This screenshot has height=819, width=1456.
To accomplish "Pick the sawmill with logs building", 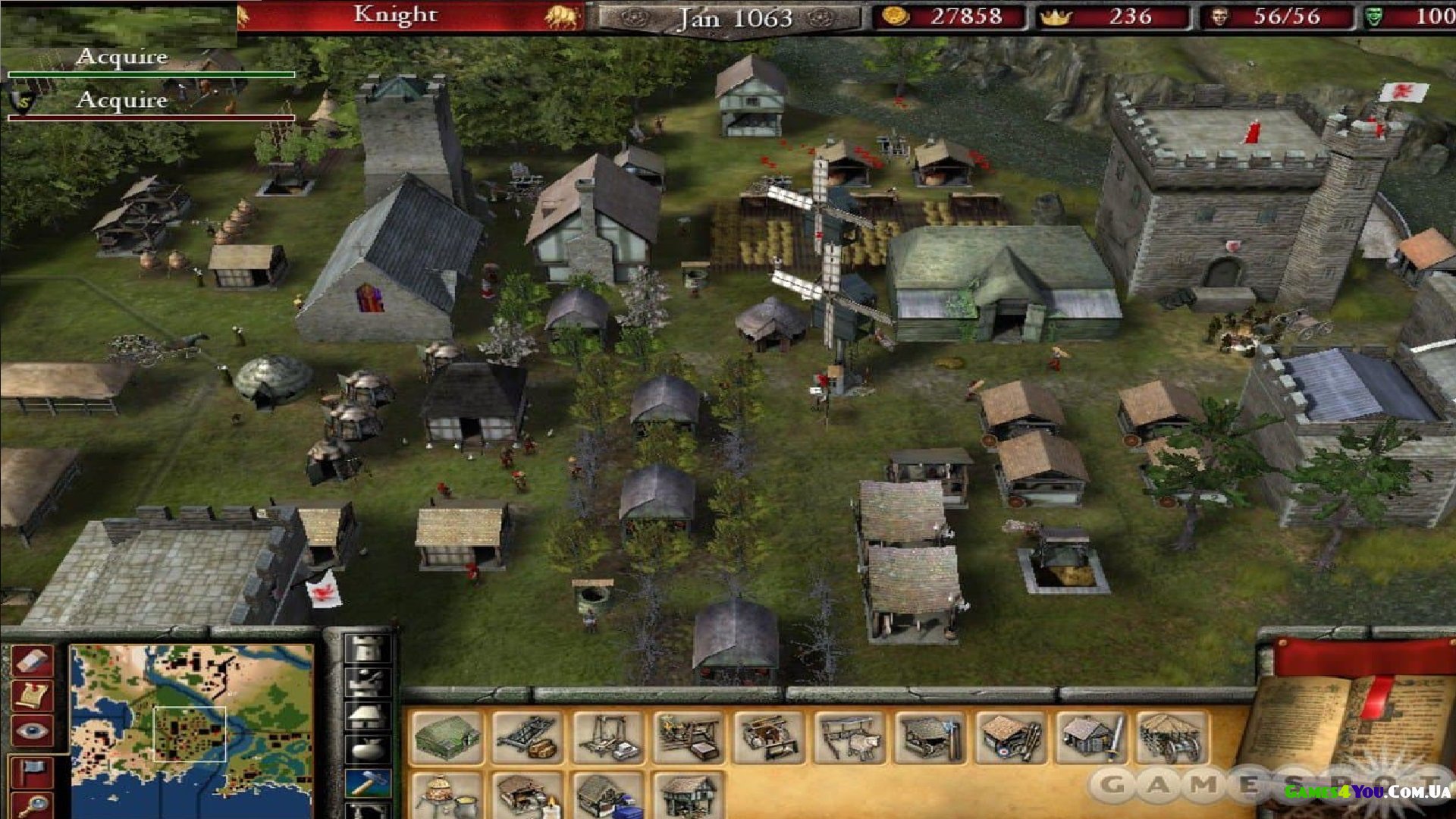I will point(529,737).
